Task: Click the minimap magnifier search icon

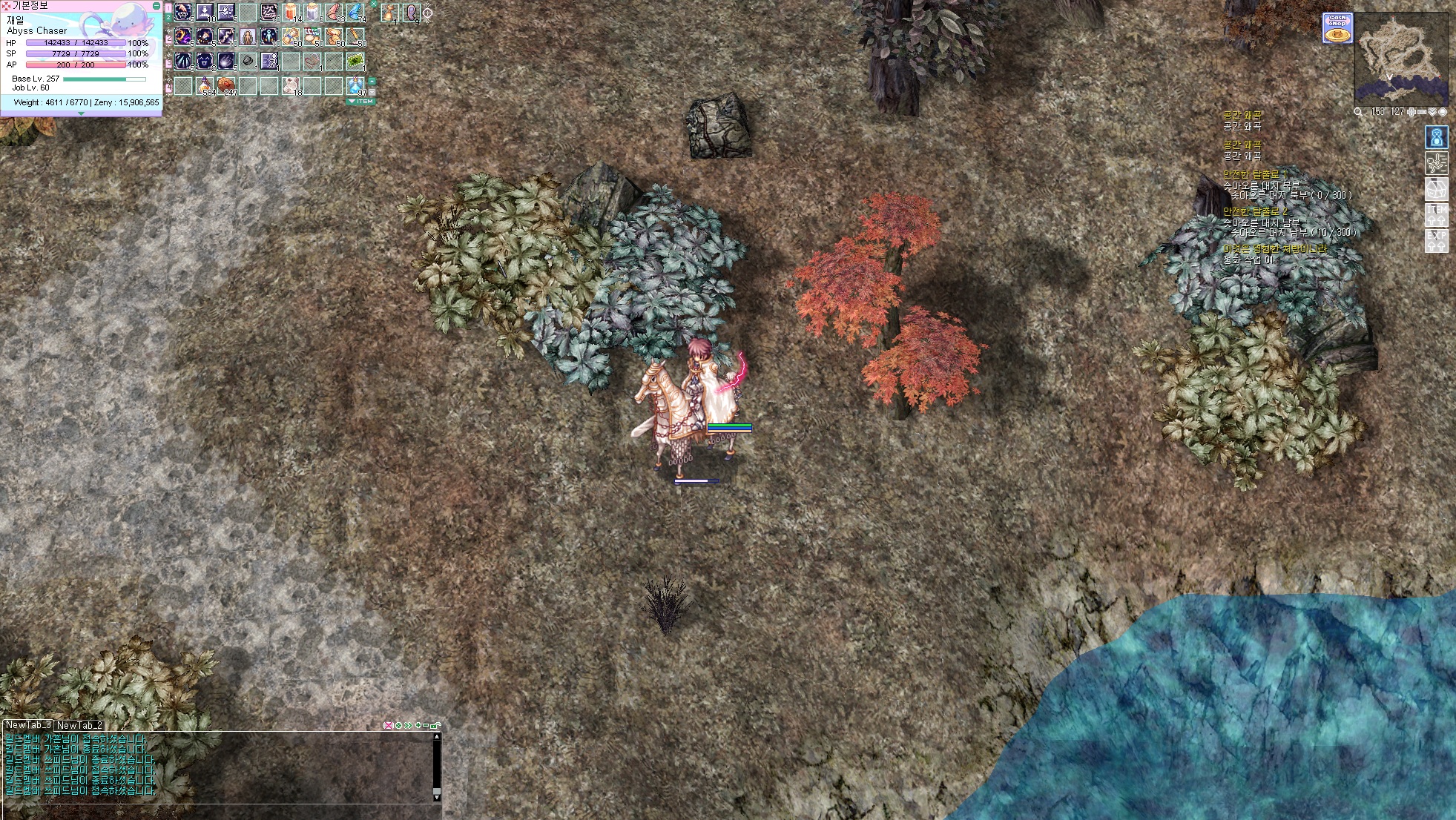Action: (1358, 112)
